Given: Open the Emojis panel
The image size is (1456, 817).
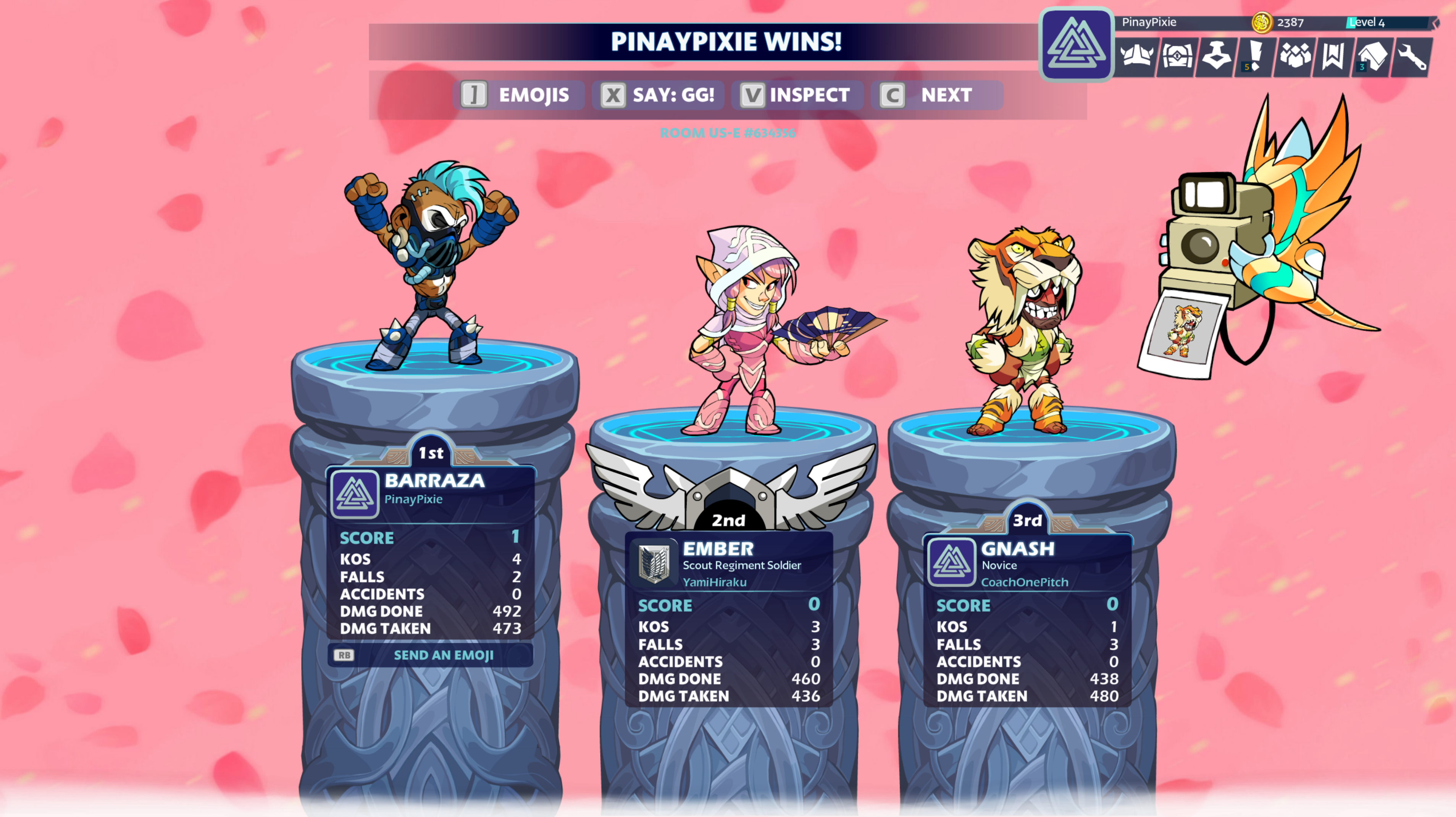Looking at the screenshot, I should (x=515, y=95).
